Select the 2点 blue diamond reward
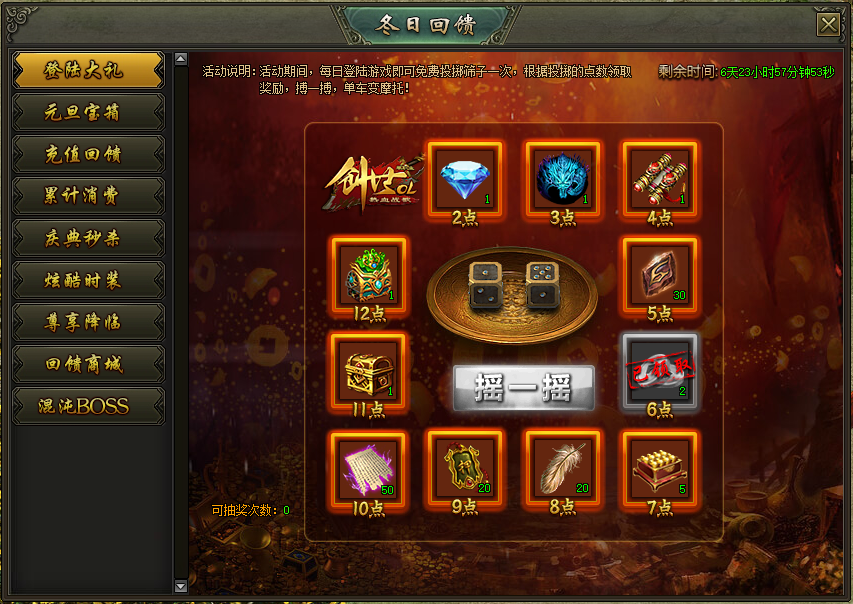This screenshot has height=604, width=853. tap(463, 177)
